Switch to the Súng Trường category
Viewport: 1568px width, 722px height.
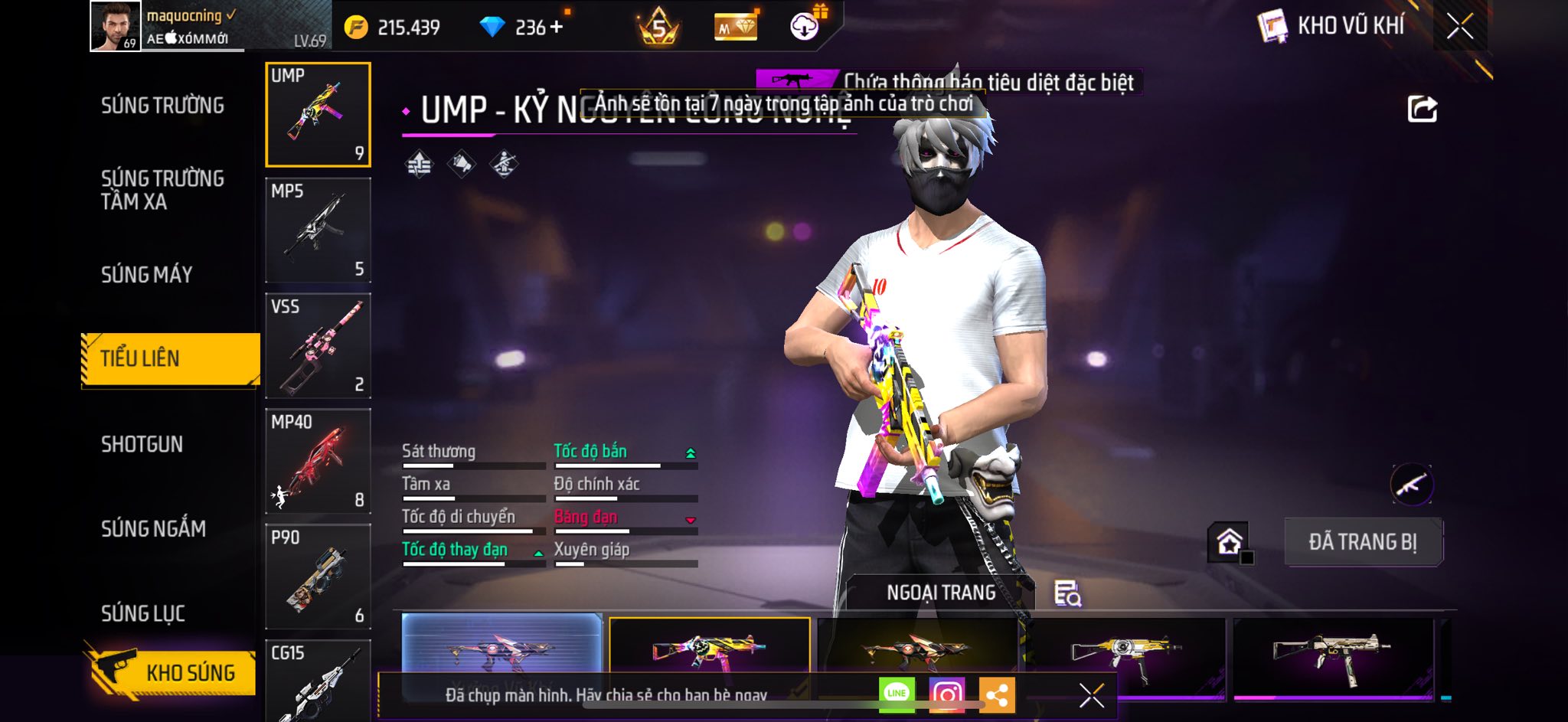click(x=162, y=106)
